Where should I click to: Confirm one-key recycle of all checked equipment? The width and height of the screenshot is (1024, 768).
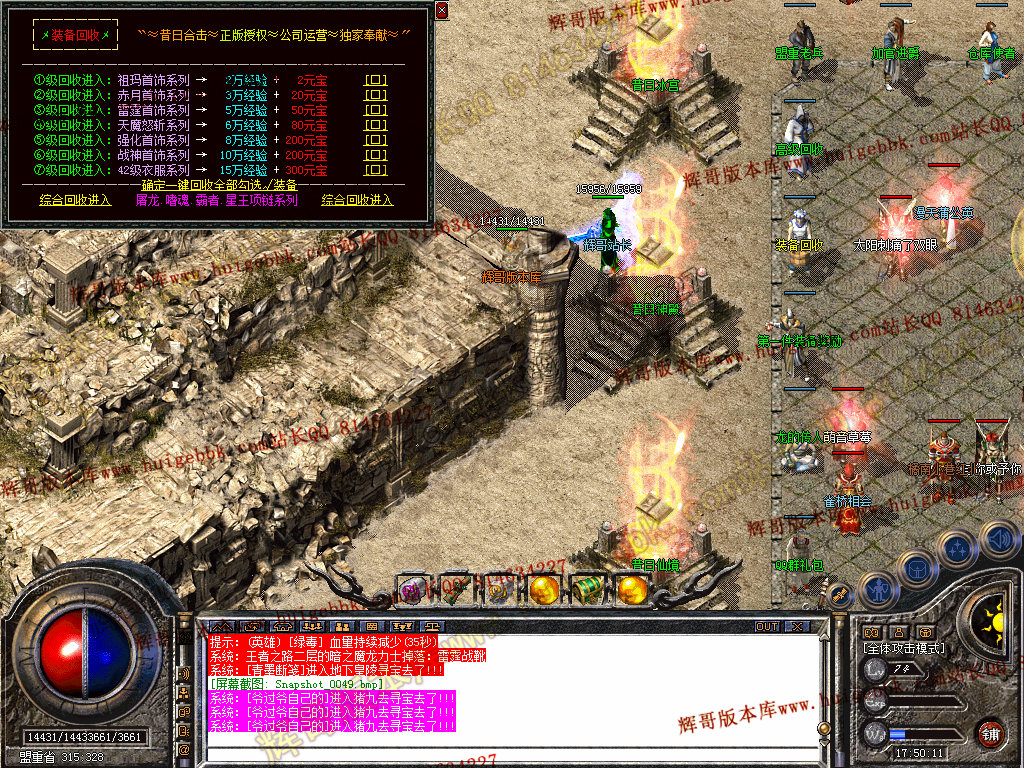(x=219, y=185)
